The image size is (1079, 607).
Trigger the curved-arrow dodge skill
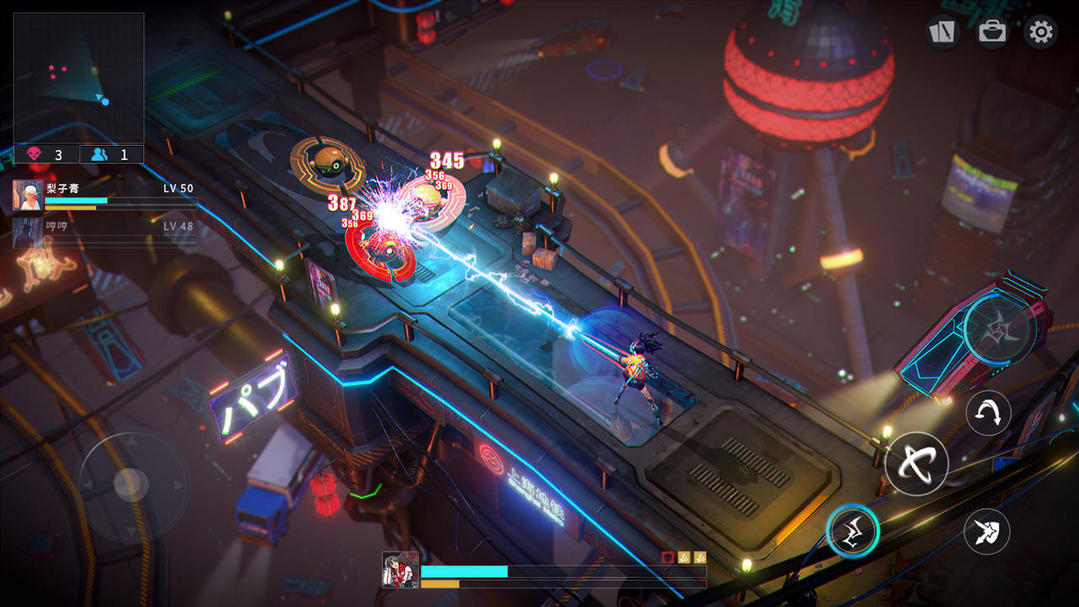pos(988,413)
